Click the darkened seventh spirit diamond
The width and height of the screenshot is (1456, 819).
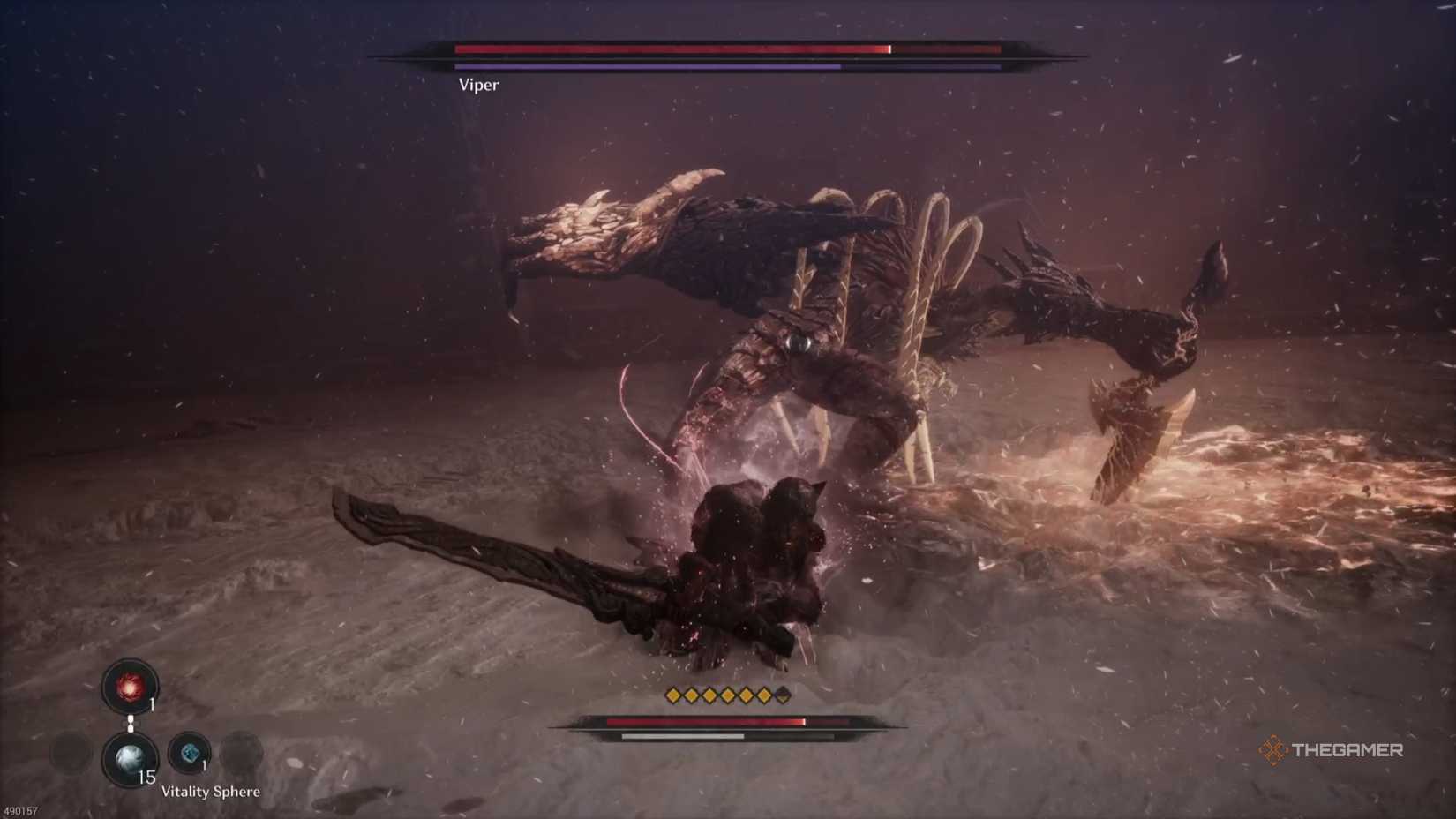783,695
